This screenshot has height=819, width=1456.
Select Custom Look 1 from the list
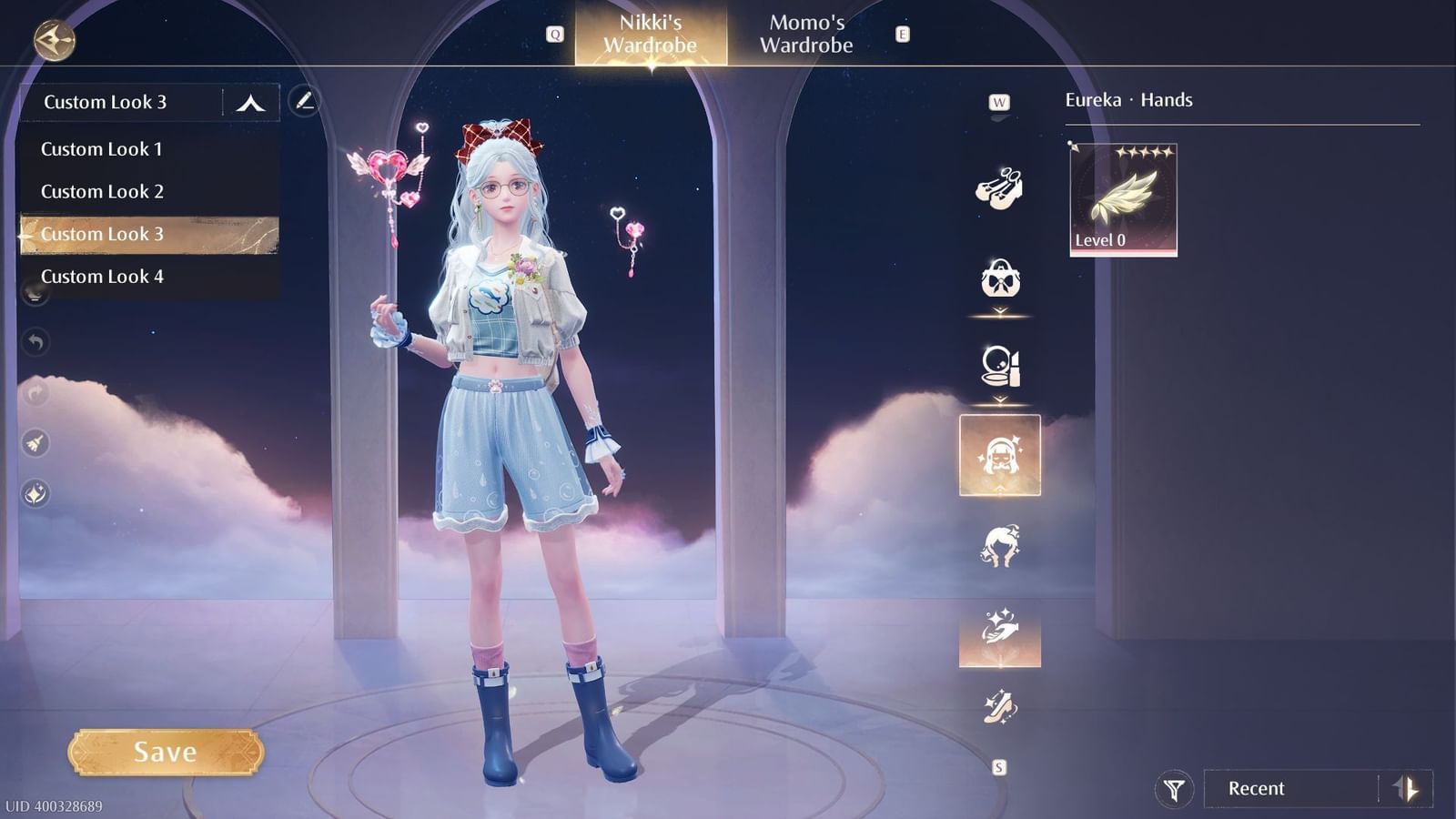(x=103, y=148)
